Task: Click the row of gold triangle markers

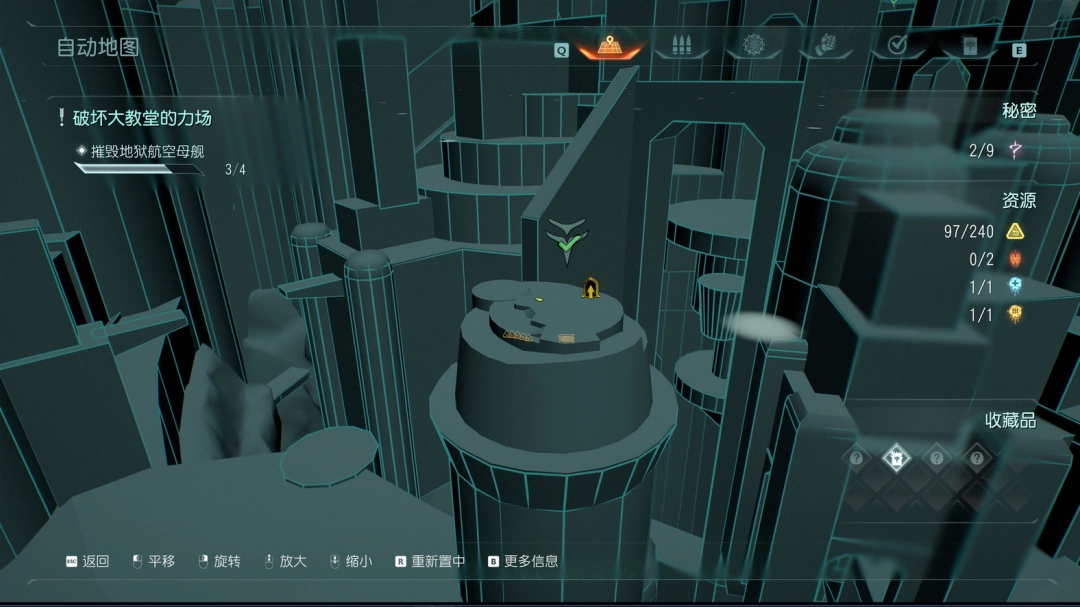Action: point(517,334)
